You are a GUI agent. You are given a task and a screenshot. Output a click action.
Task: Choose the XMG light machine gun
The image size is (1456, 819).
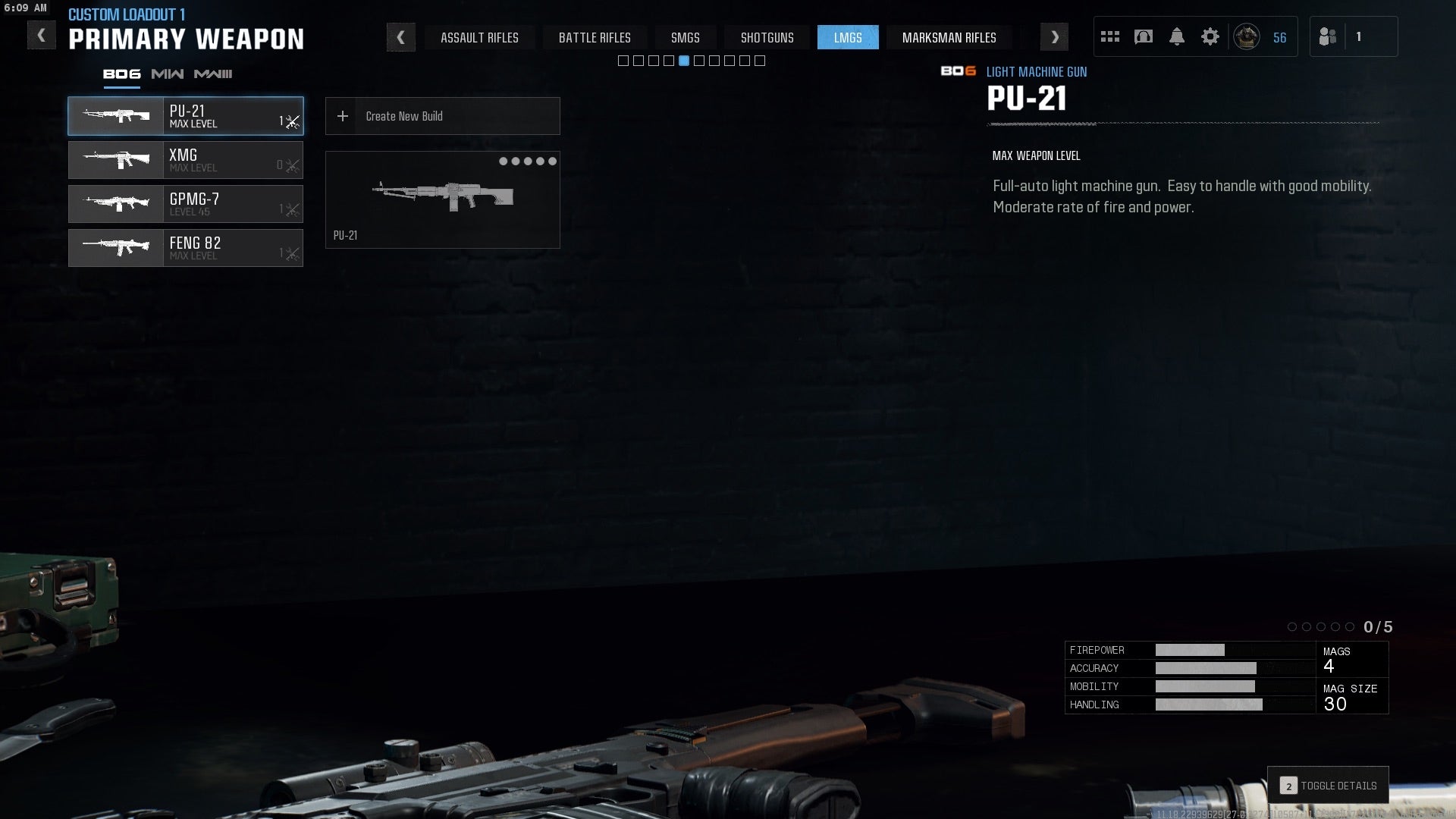186,160
